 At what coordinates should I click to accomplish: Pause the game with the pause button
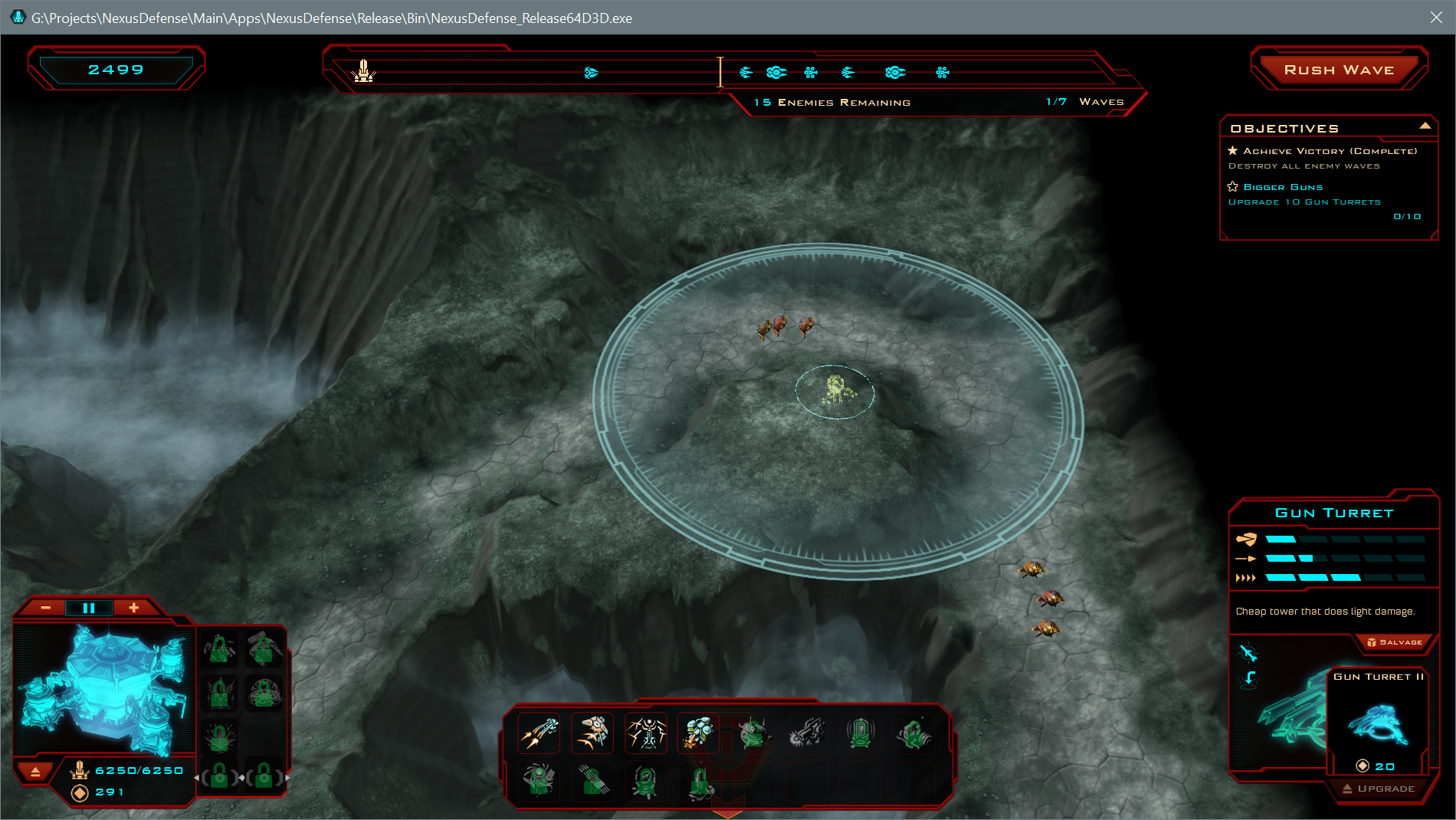(x=89, y=608)
